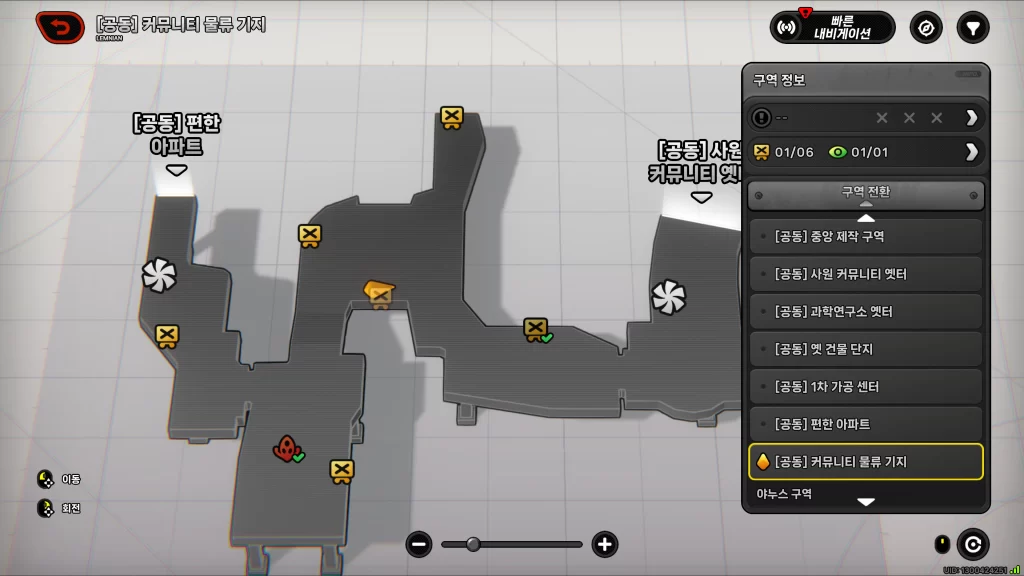Select the [공동] 편한 아파트 map exit label
Image resolution: width=1024 pixels, height=576 pixels.
176,135
